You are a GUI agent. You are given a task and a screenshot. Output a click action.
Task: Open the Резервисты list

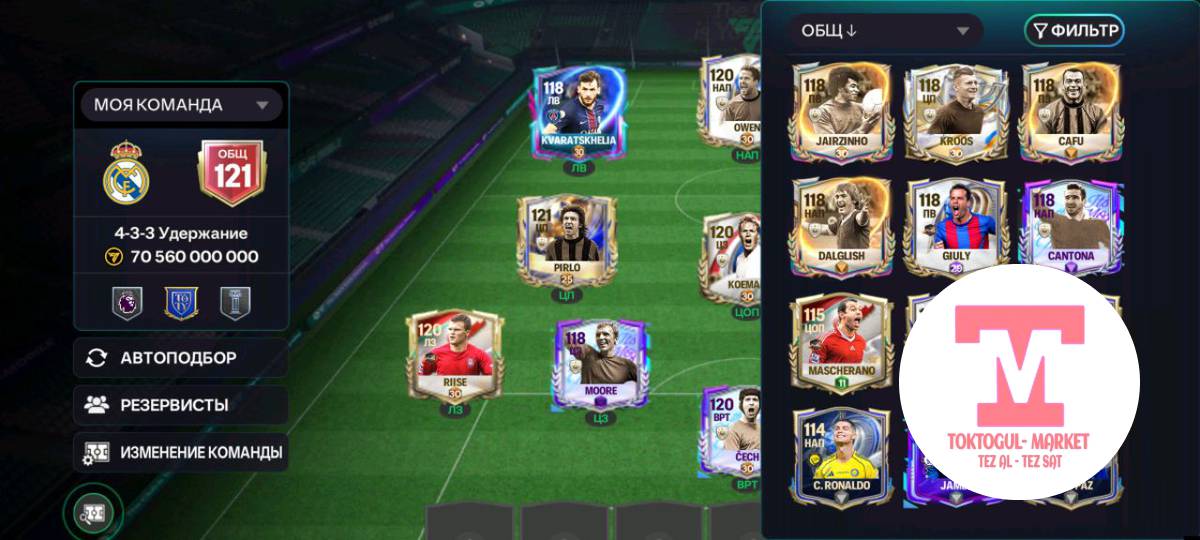pyautogui.click(x=180, y=405)
